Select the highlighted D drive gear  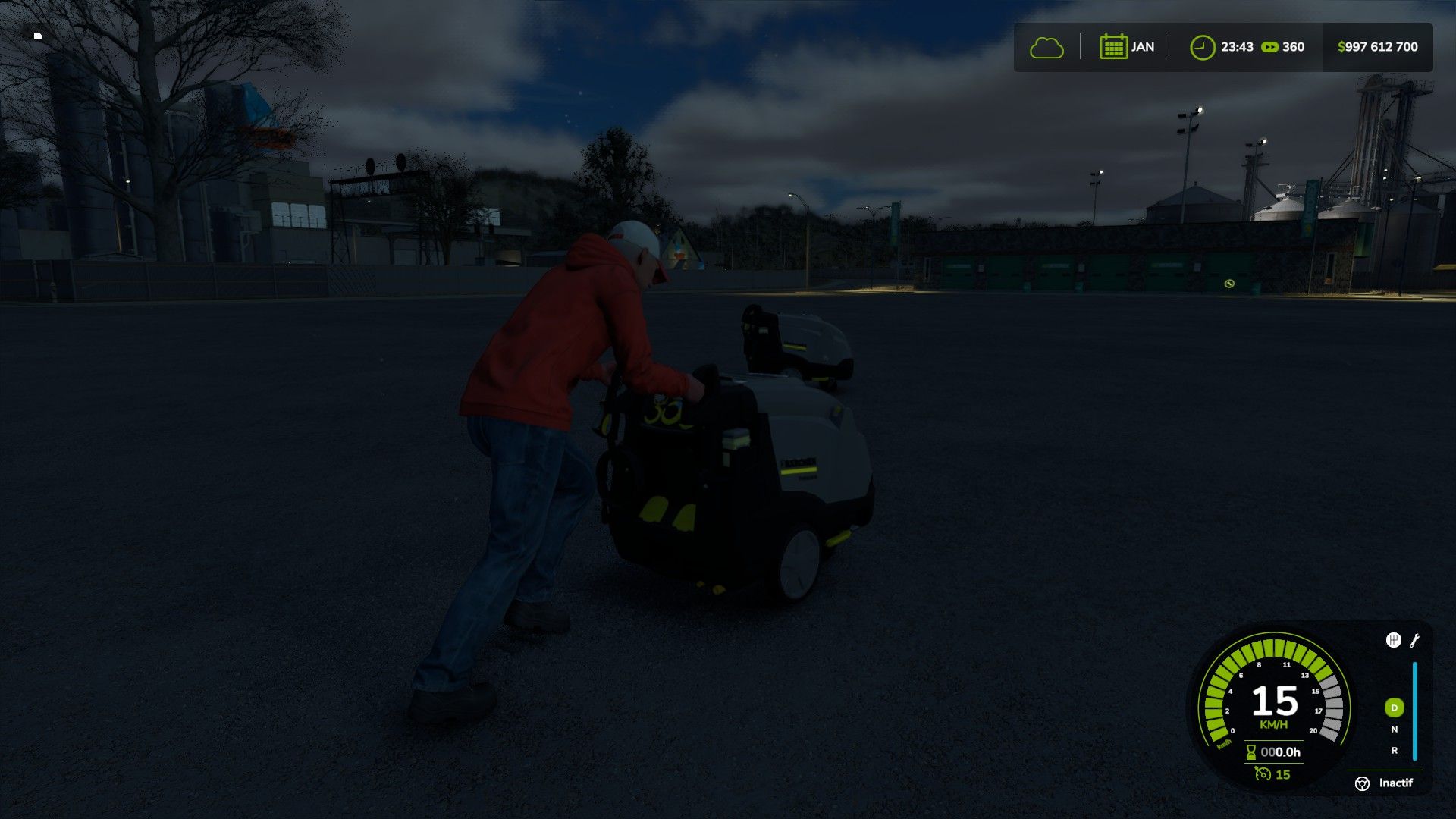[x=1394, y=708]
